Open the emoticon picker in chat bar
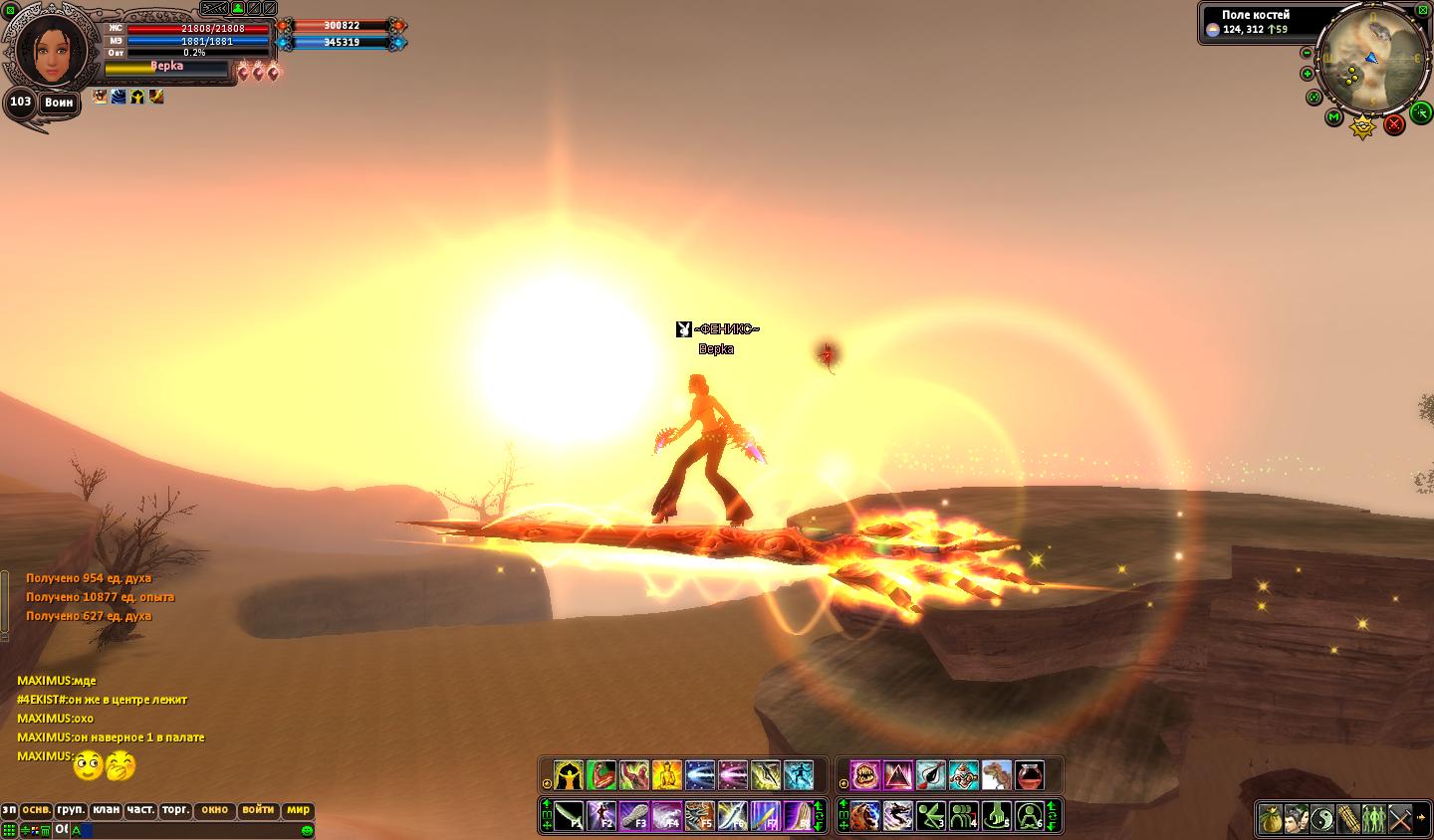The image size is (1434, 840). tap(307, 830)
